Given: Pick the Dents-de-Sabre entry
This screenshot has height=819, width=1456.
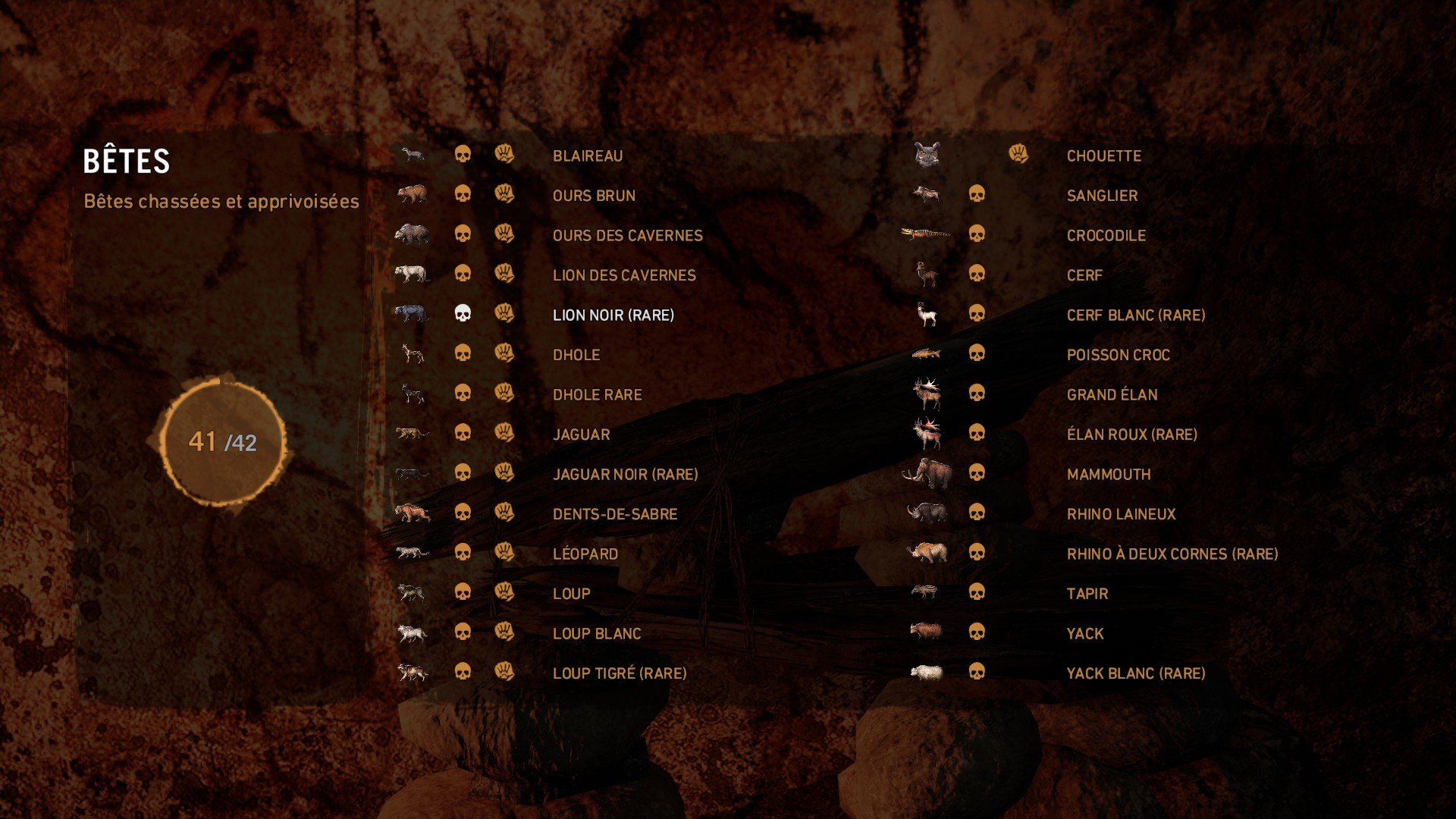Looking at the screenshot, I should tap(614, 514).
